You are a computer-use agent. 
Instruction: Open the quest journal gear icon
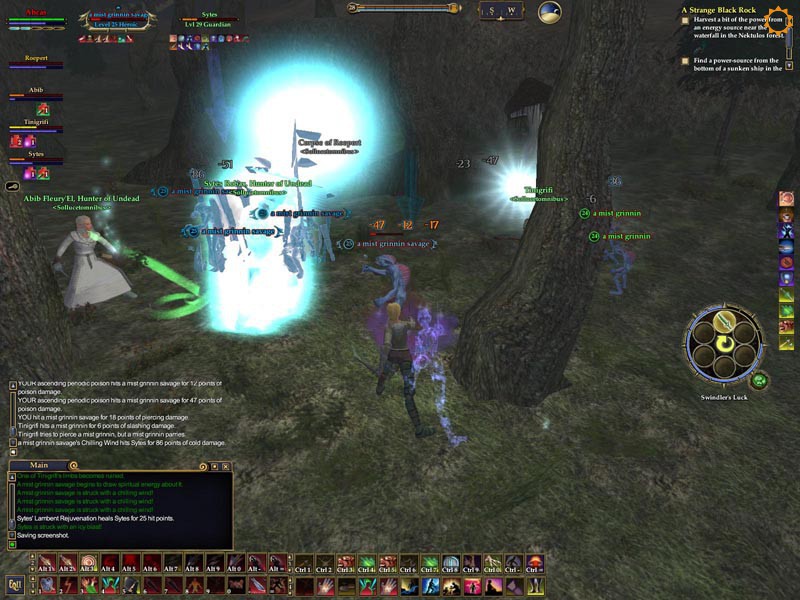tap(778, 15)
